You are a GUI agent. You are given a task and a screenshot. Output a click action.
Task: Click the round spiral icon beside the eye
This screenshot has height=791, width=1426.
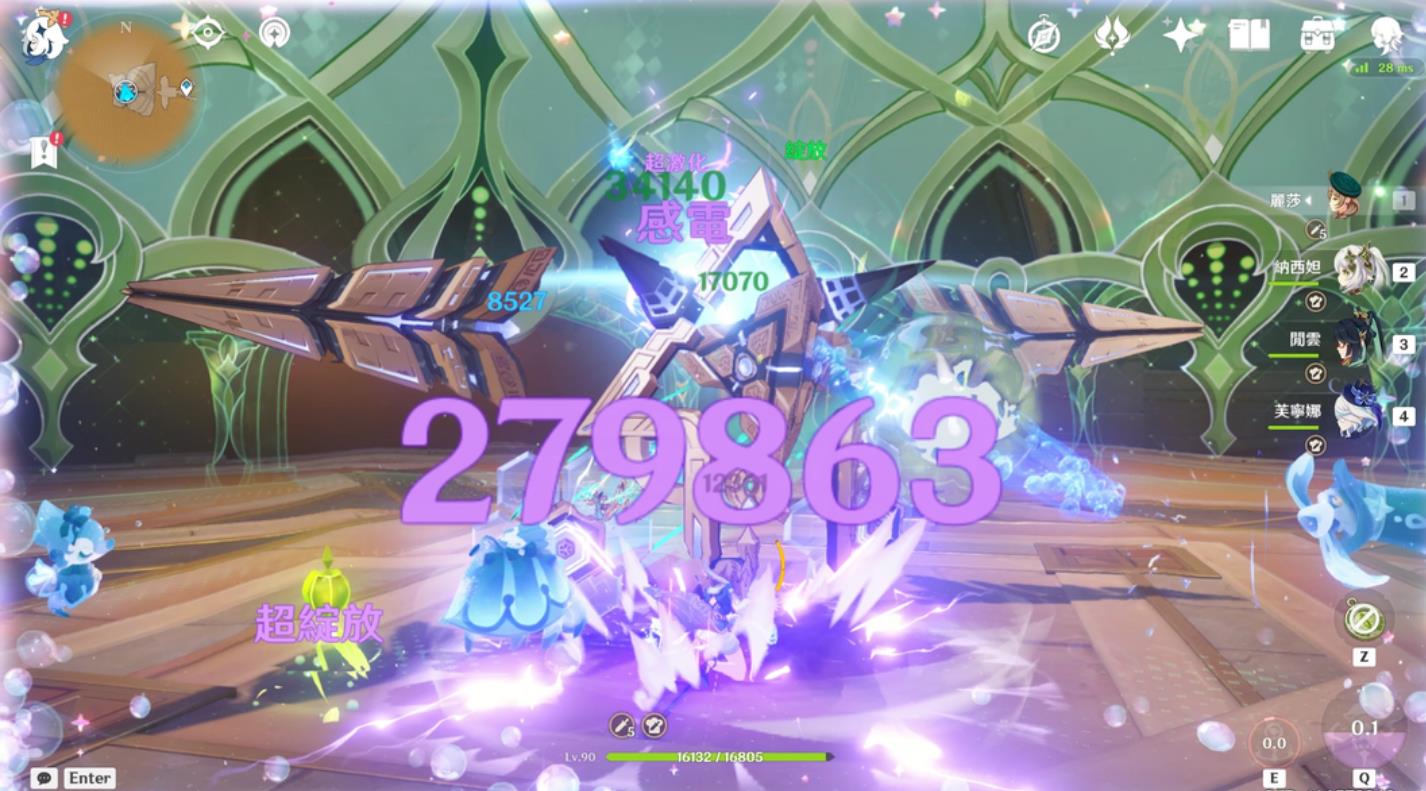coord(274,32)
